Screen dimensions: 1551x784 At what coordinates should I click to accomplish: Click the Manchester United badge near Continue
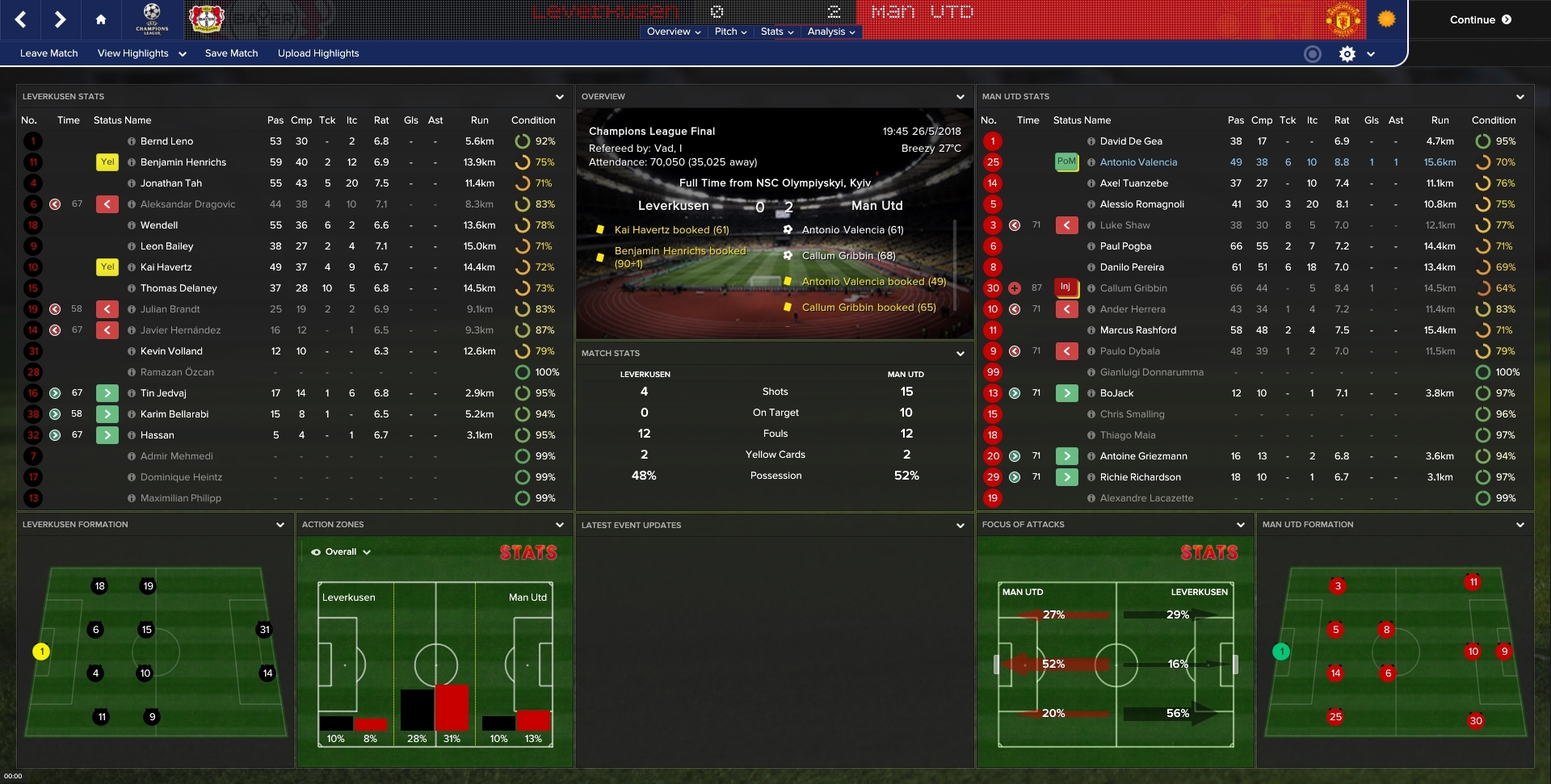coord(1343,19)
